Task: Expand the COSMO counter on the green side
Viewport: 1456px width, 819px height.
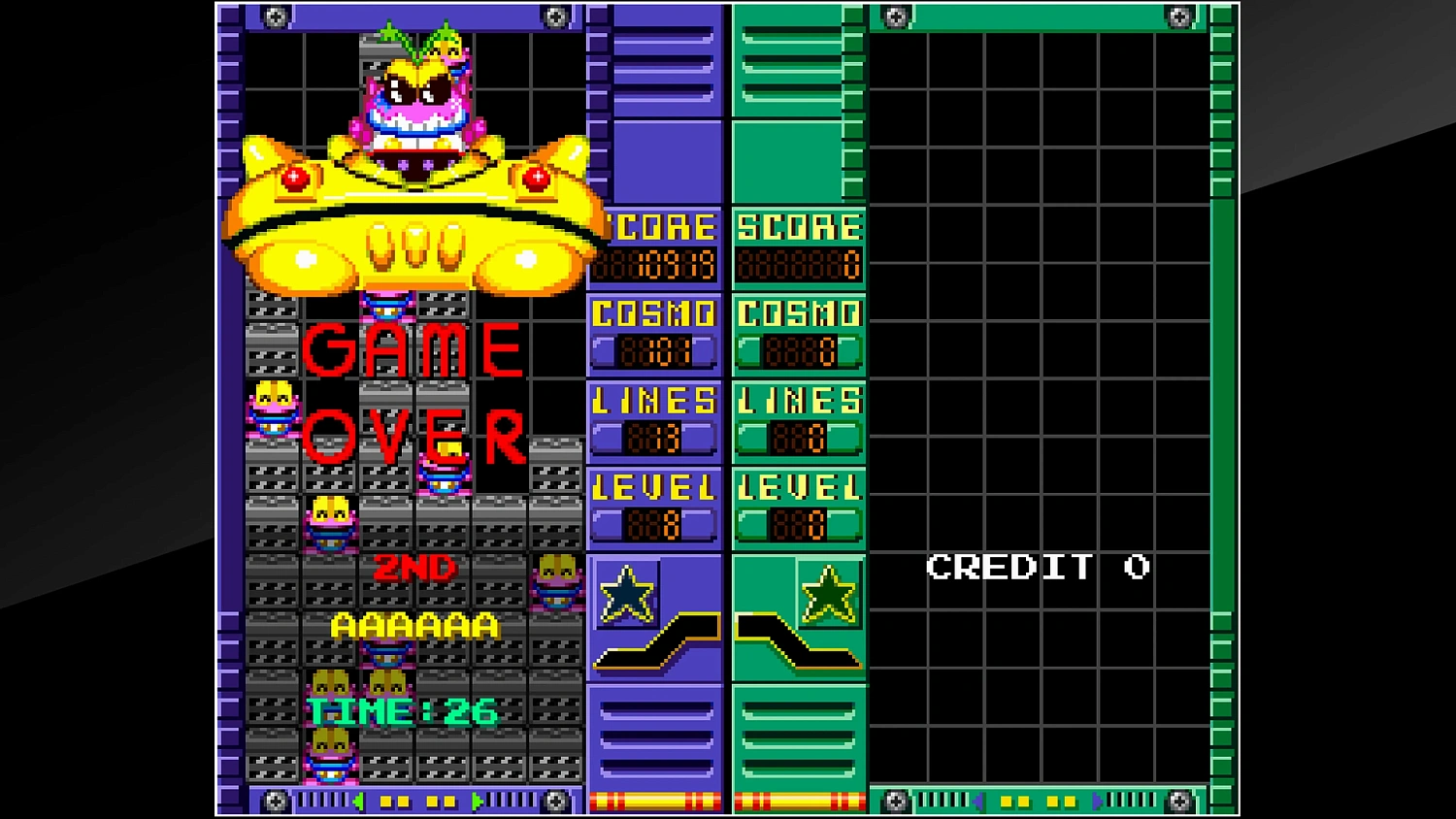Action: 798,333
